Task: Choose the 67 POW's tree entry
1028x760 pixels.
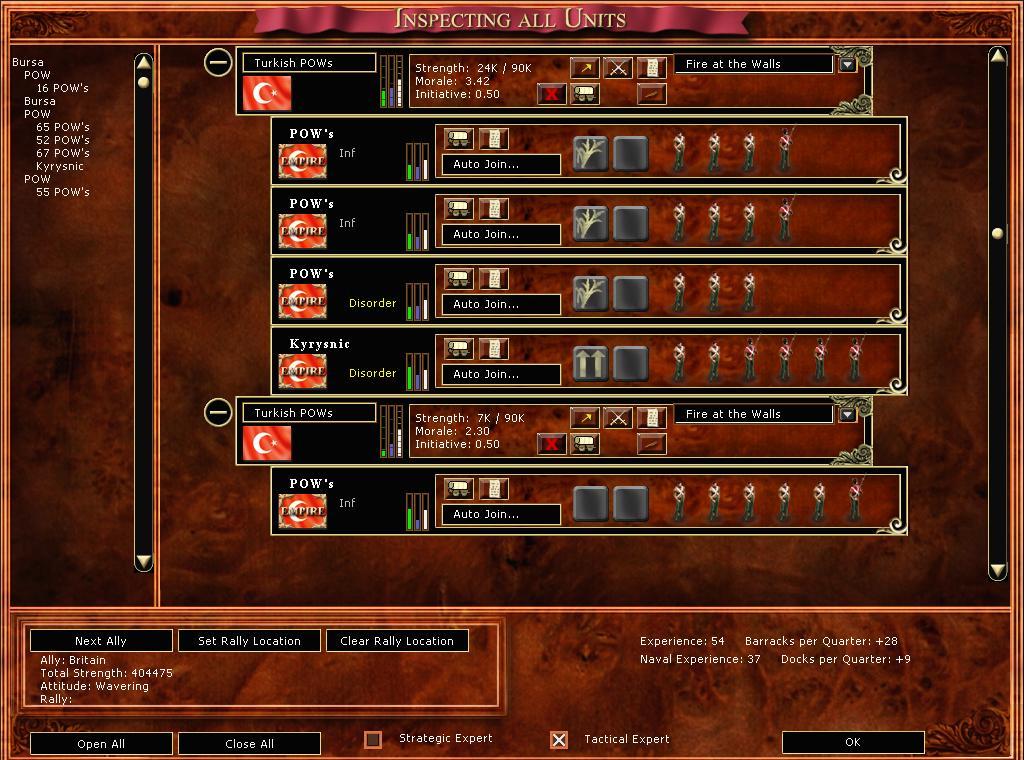Action: pos(62,153)
